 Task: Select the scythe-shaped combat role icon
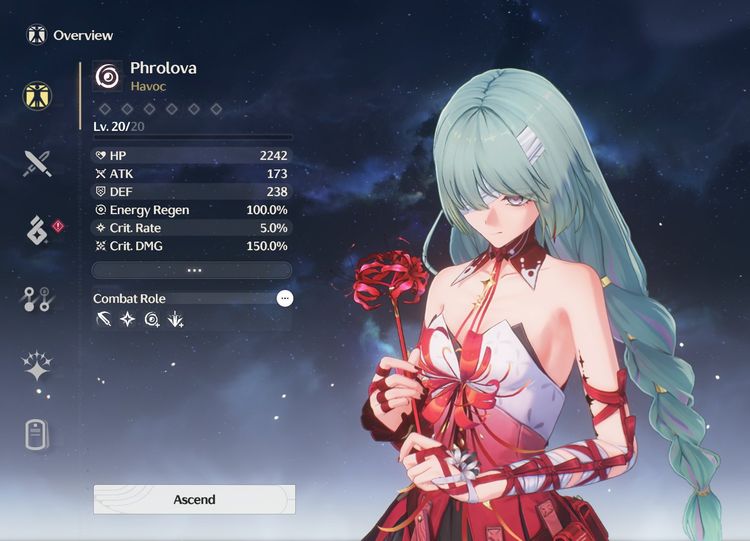pos(104,320)
